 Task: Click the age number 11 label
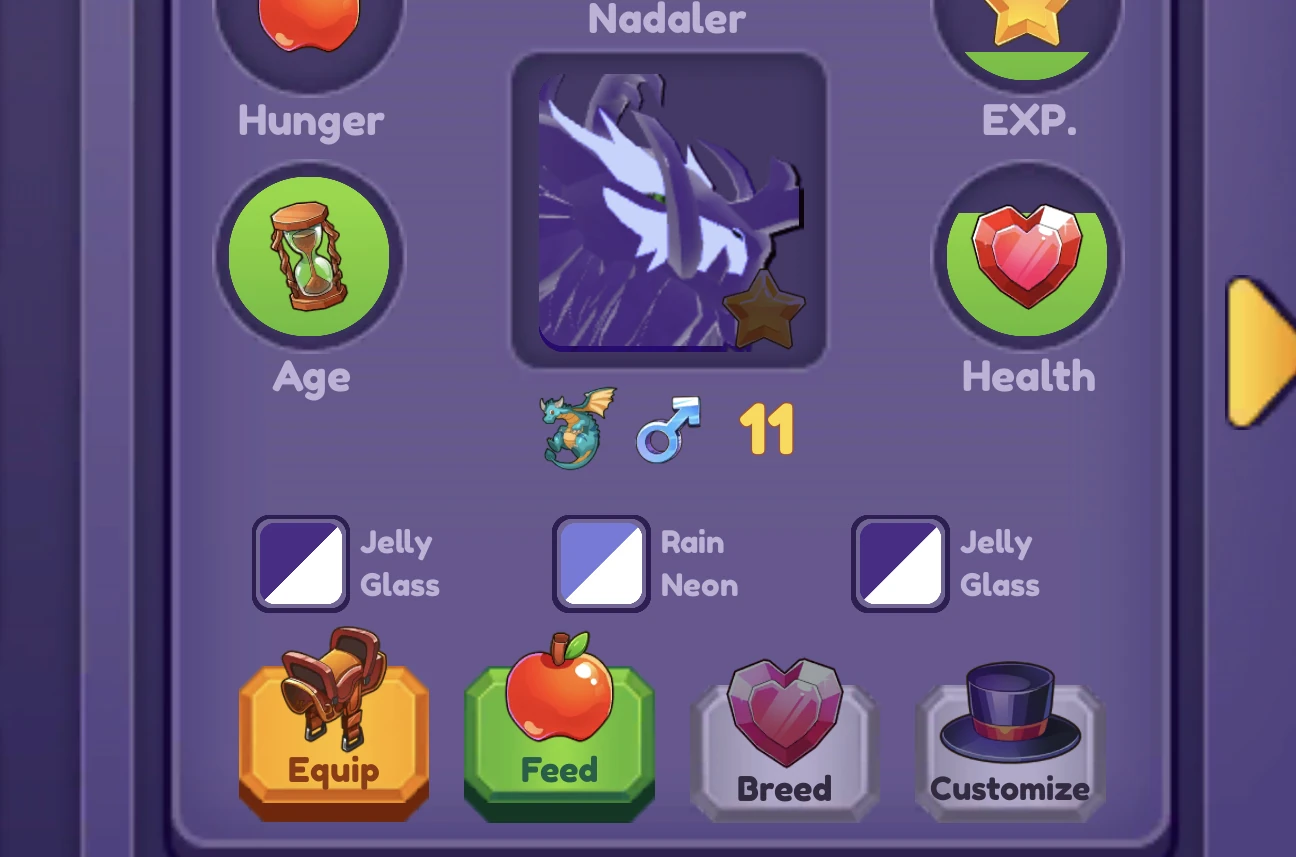pyautogui.click(x=766, y=427)
